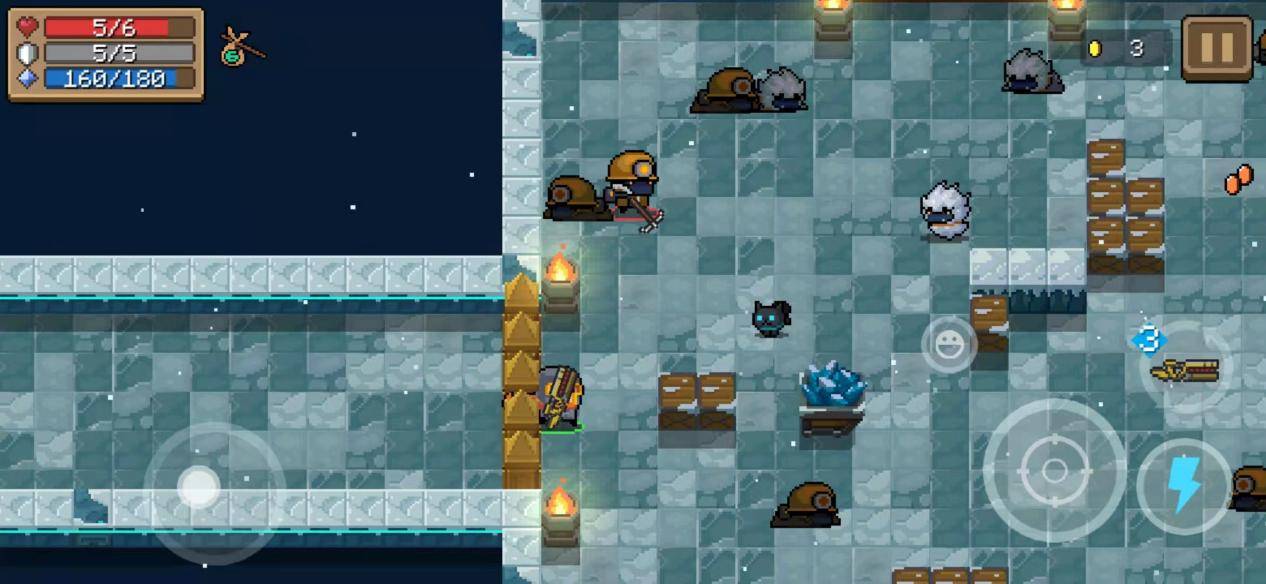The height and width of the screenshot is (584, 1266).
Task: Open the smiley emote button
Action: pyautogui.click(x=948, y=345)
